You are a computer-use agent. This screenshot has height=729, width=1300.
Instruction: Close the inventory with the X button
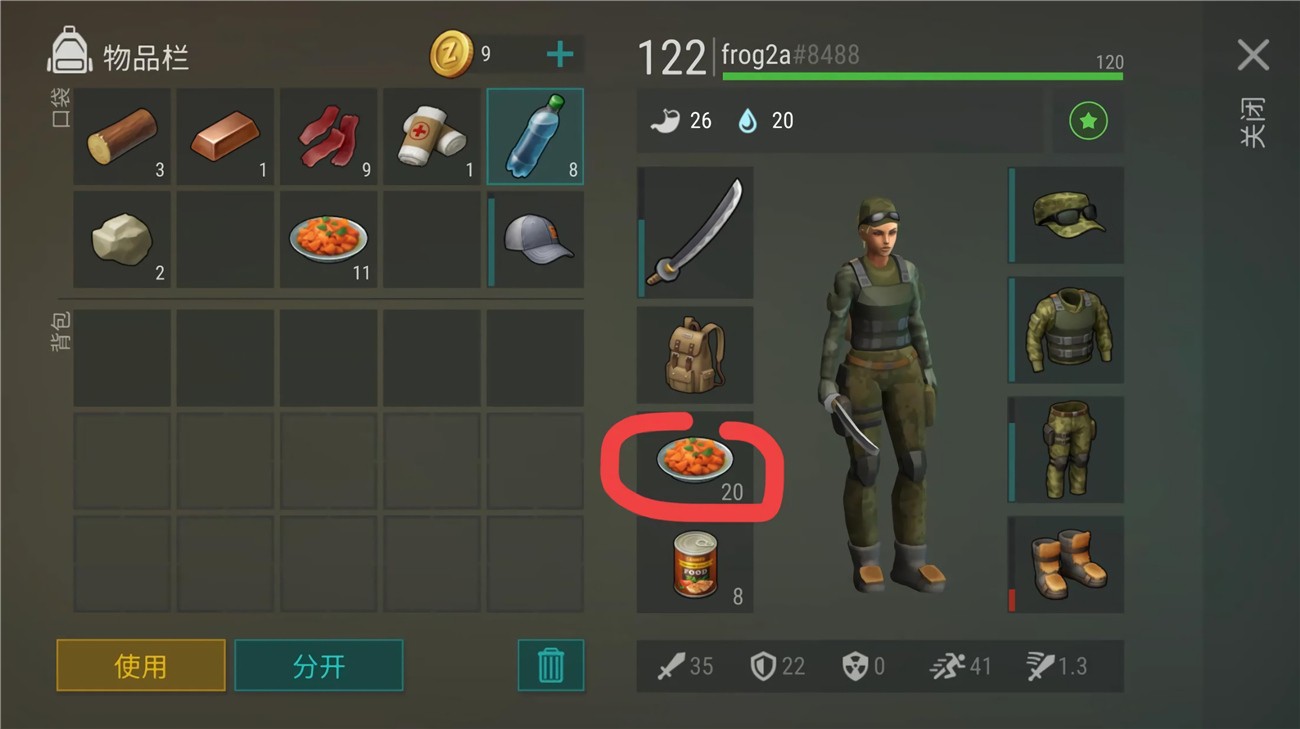(x=1252, y=56)
